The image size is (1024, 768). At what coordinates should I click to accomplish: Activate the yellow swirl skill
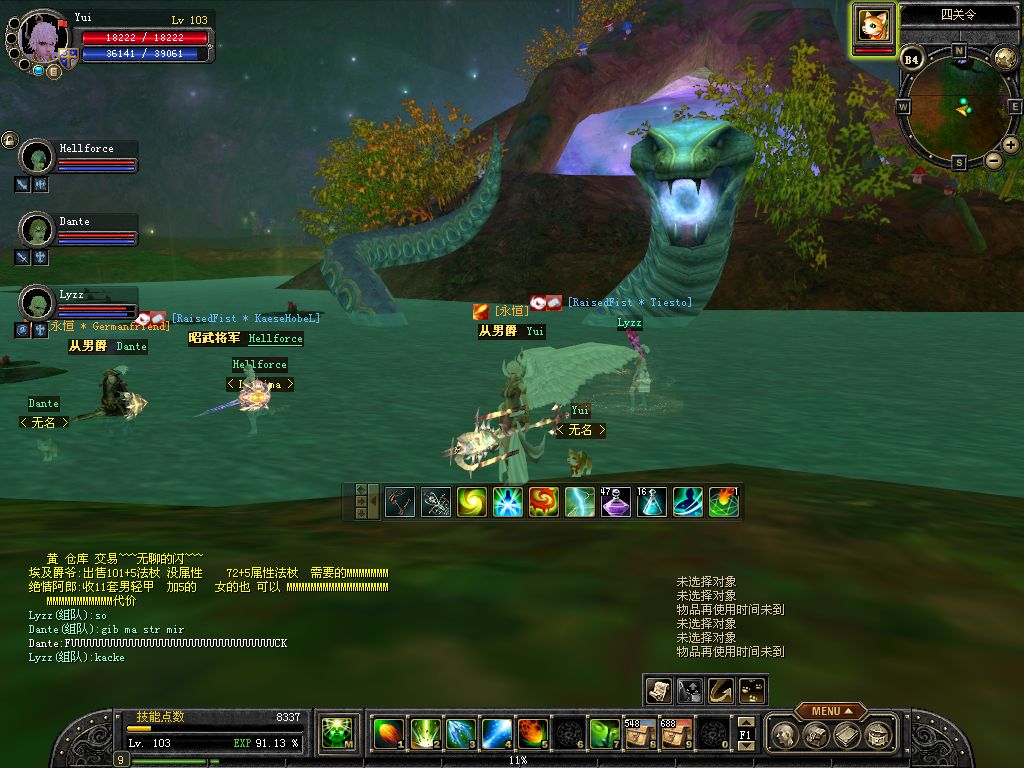[471, 501]
